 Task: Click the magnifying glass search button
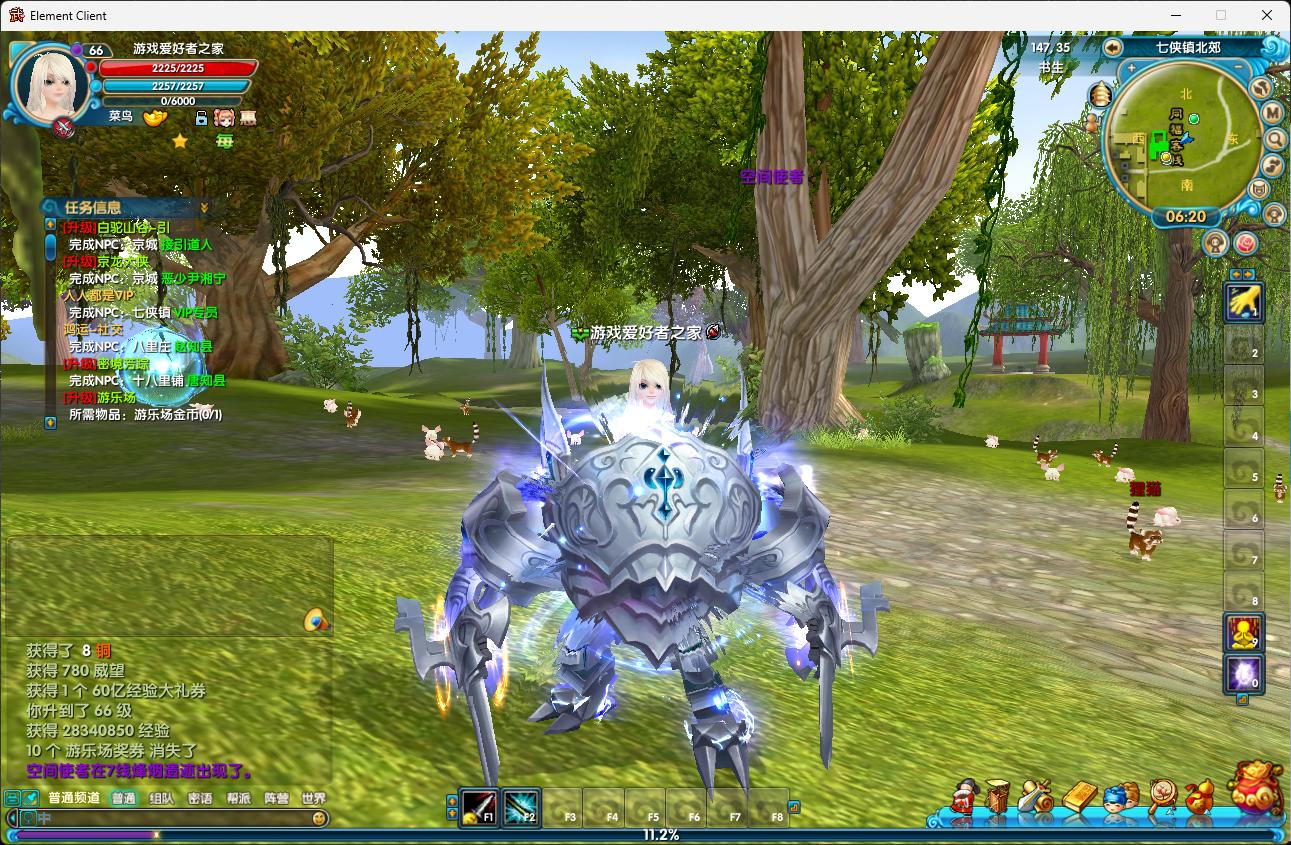click(1274, 139)
